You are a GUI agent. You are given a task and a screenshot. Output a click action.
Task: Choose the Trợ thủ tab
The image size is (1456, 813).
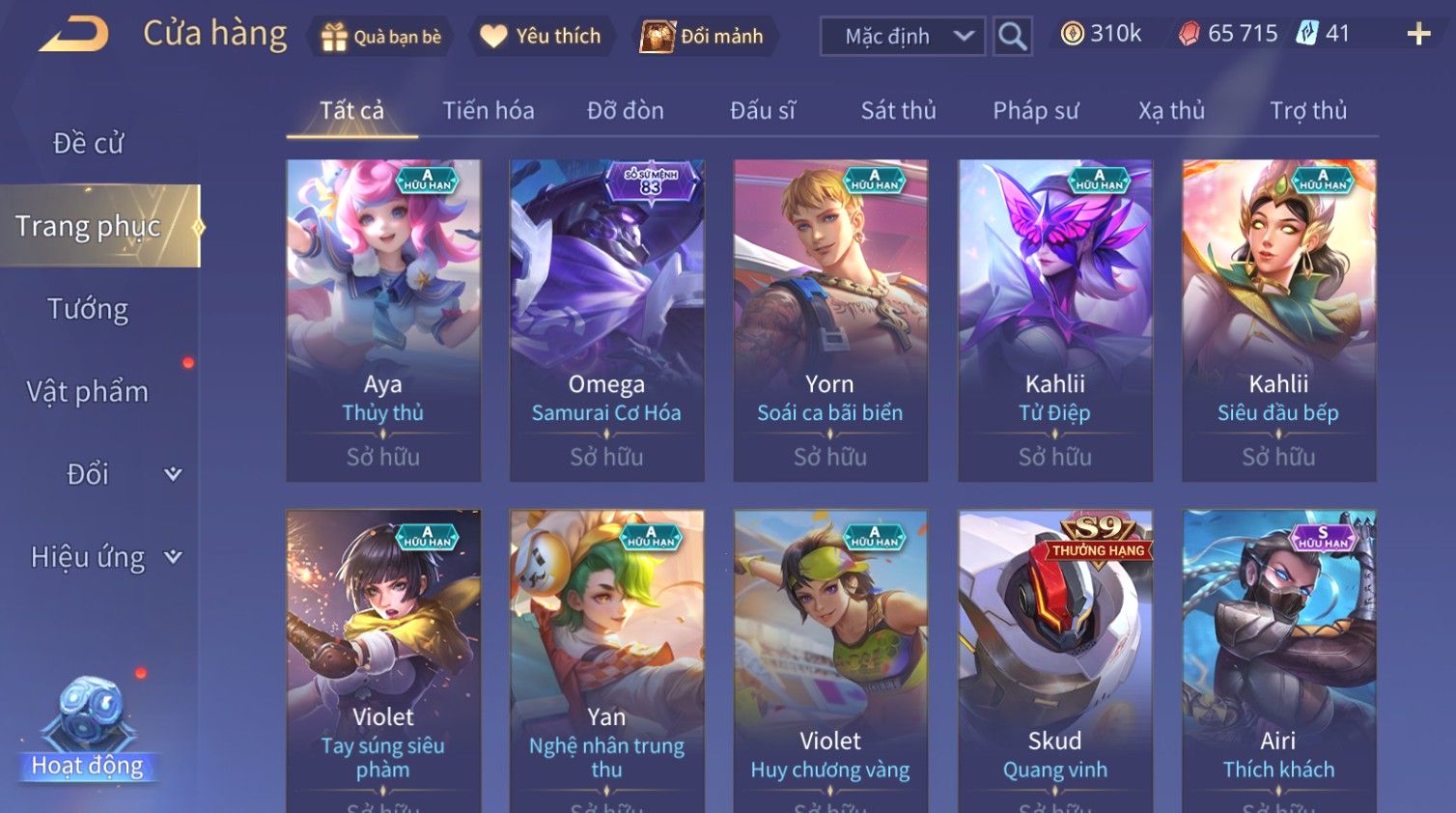pos(1307,111)
